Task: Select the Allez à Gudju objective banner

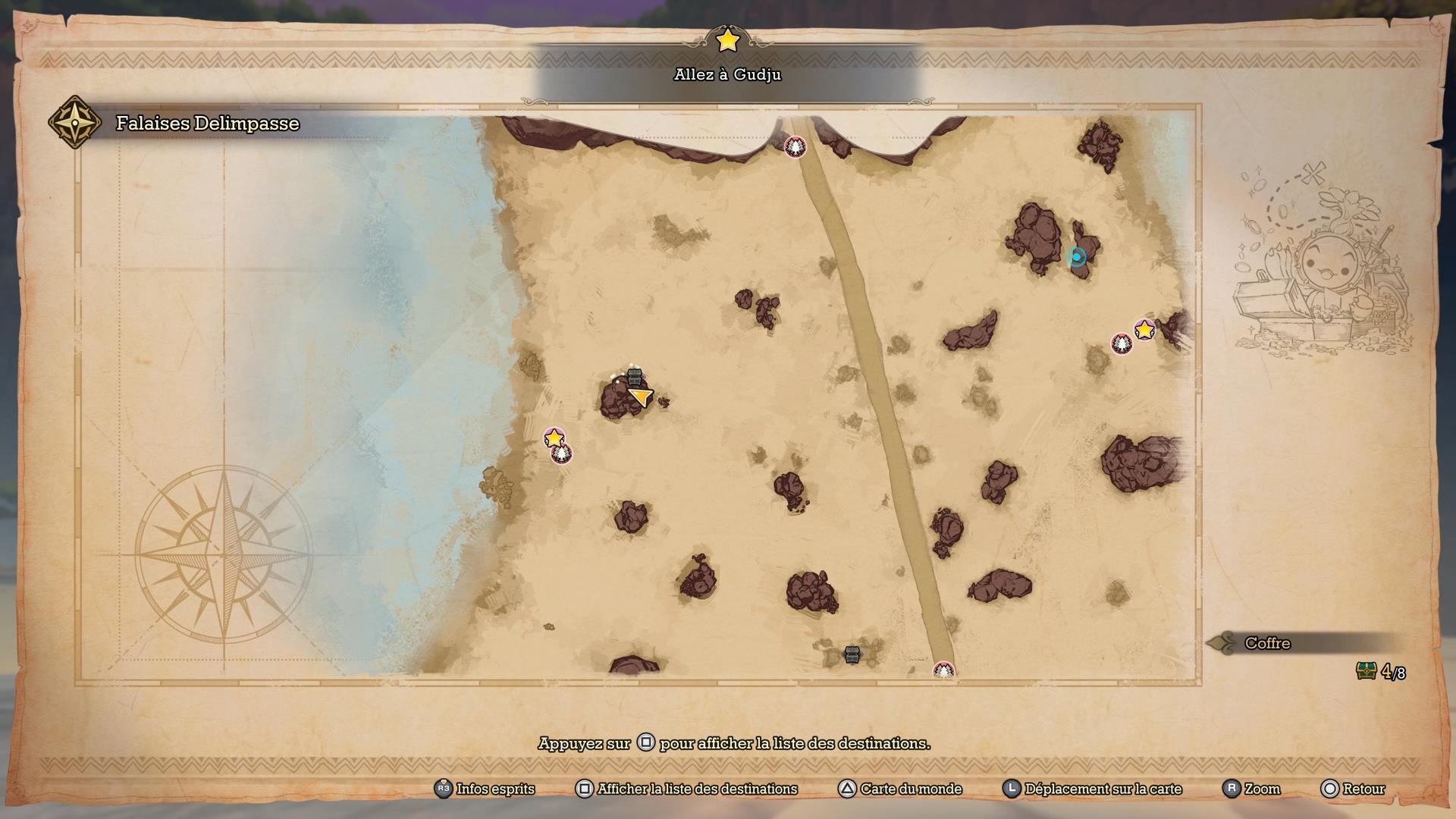Action: [727, 74]
